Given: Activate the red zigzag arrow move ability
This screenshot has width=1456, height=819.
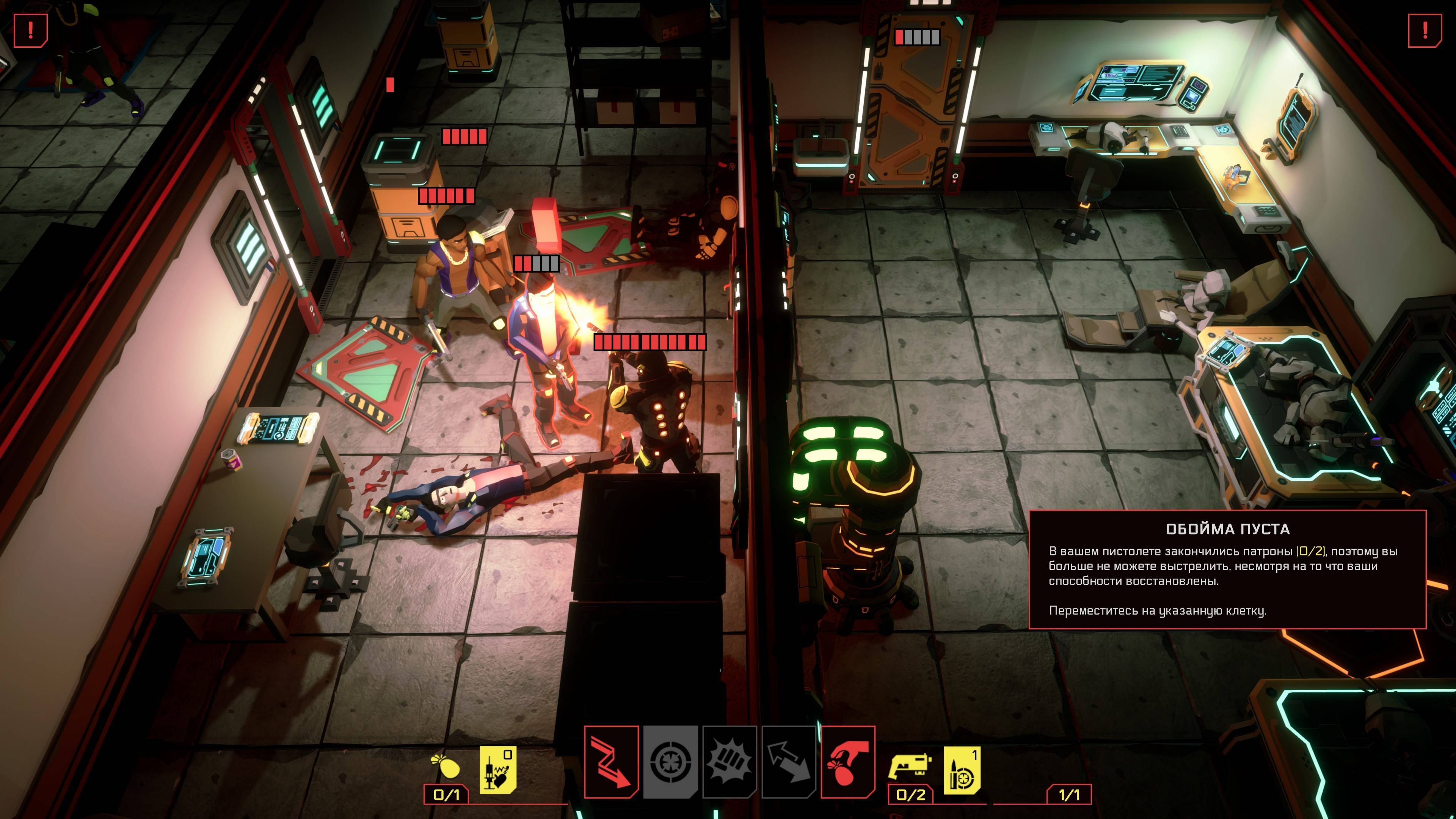Looking at the screenshot, I should (612, 761).
